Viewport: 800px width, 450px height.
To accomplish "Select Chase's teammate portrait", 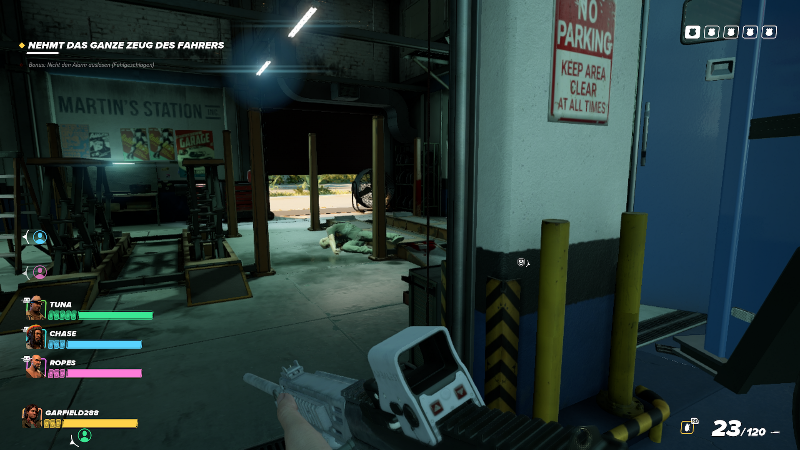I will click(x=36, y=338).
